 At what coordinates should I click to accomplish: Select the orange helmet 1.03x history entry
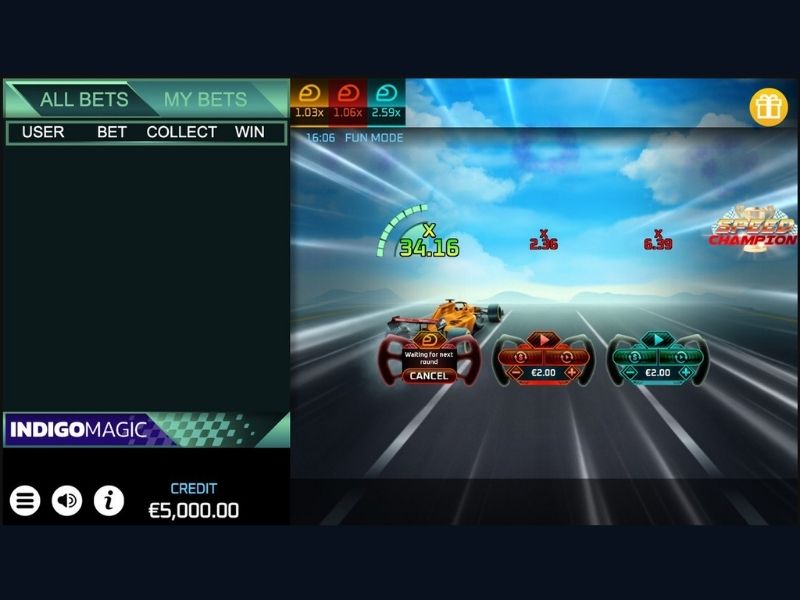click(309, 101)
